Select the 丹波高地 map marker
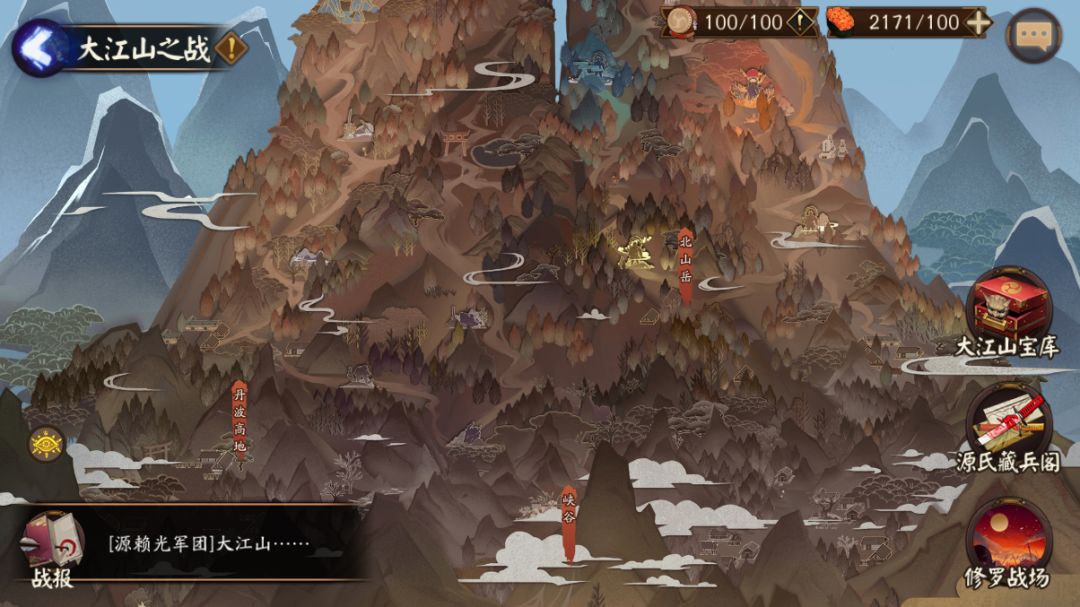The height and width of the screenshot is (607, 1080). 239,421
